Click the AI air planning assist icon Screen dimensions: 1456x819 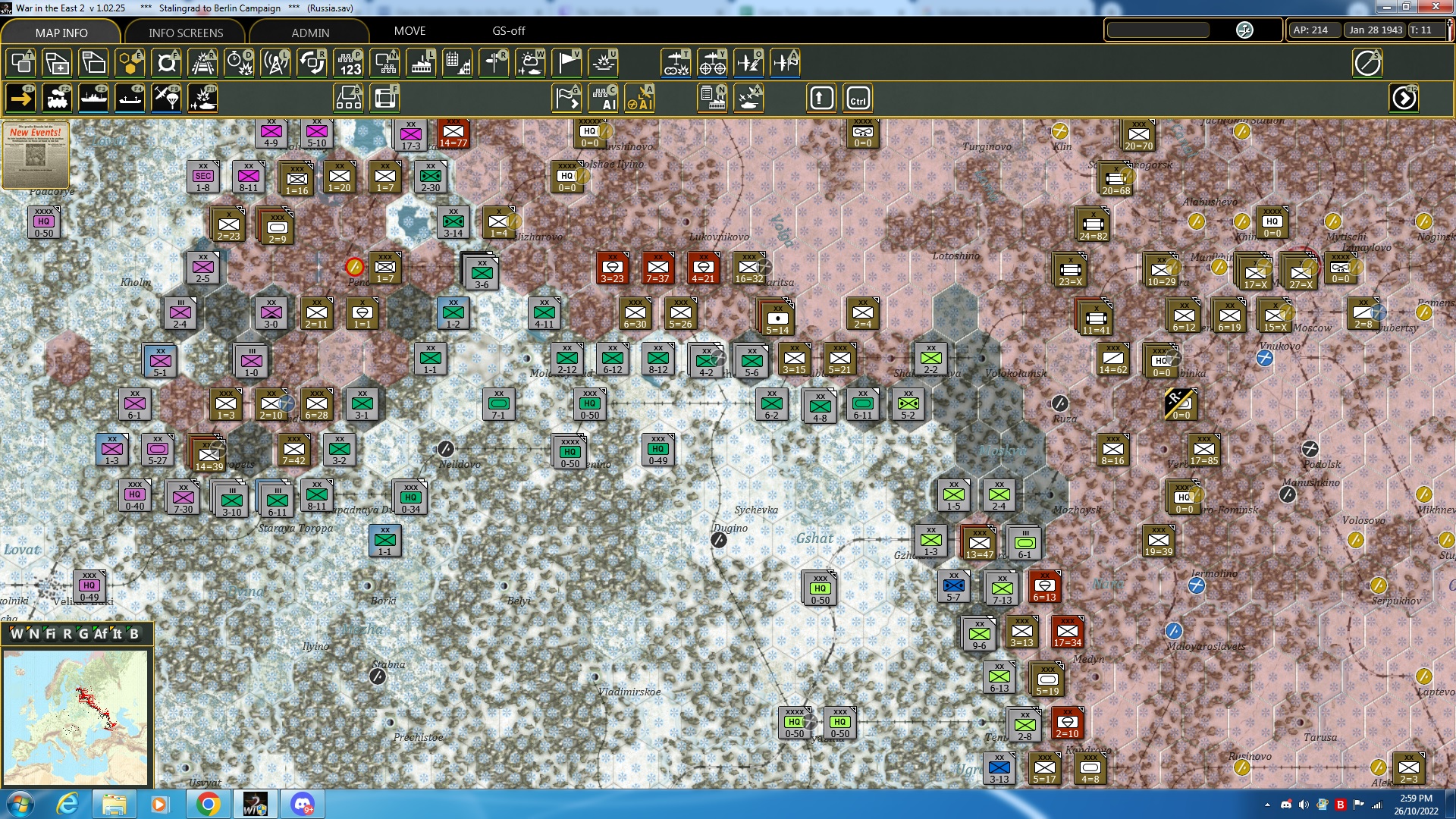[641, 97]
